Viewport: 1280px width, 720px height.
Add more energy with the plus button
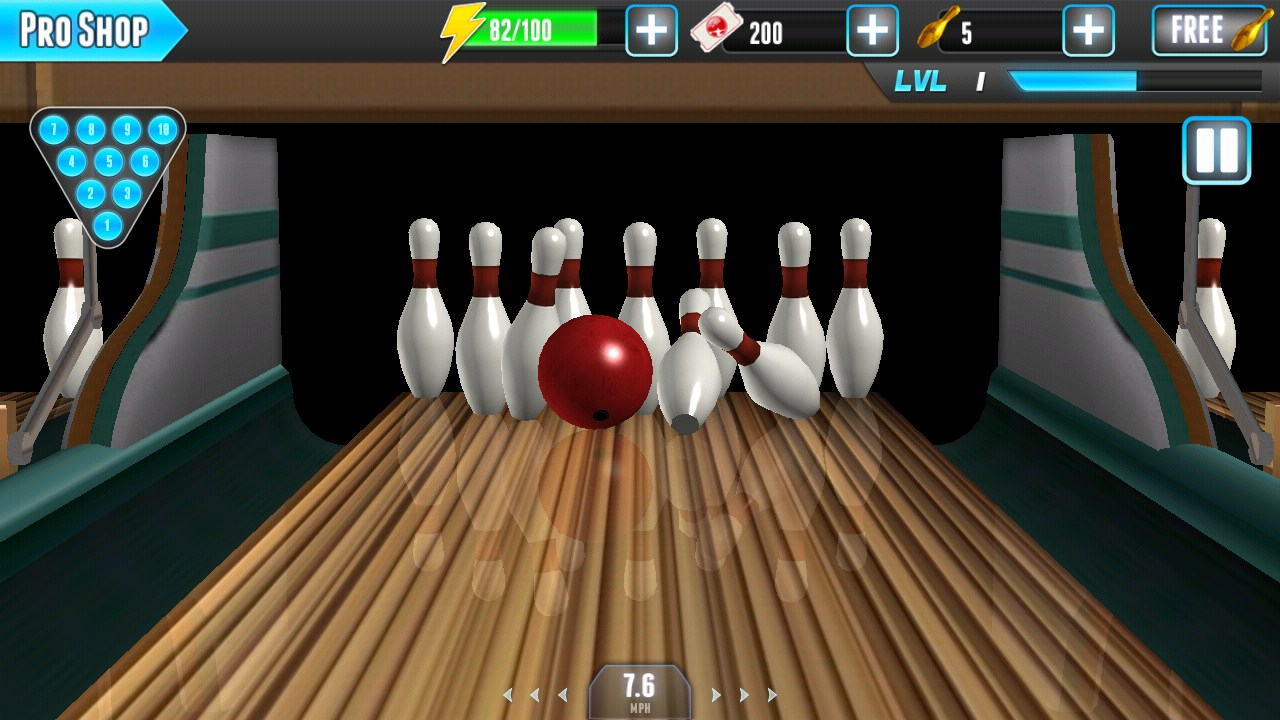tap(651, 31)
